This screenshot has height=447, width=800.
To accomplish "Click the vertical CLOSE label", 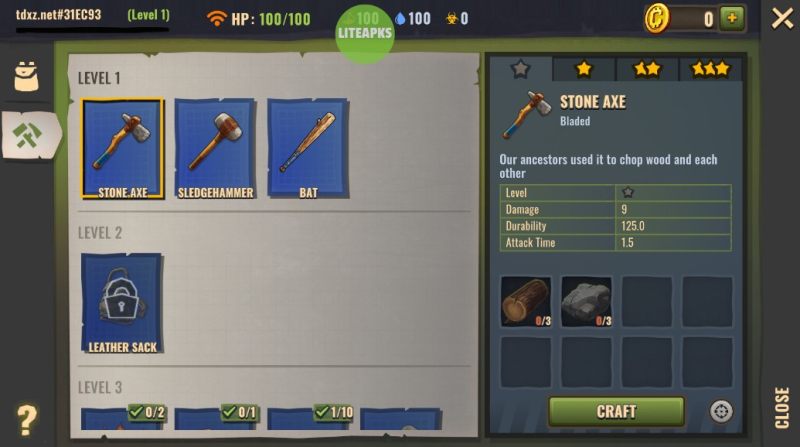I will point(782,407).
